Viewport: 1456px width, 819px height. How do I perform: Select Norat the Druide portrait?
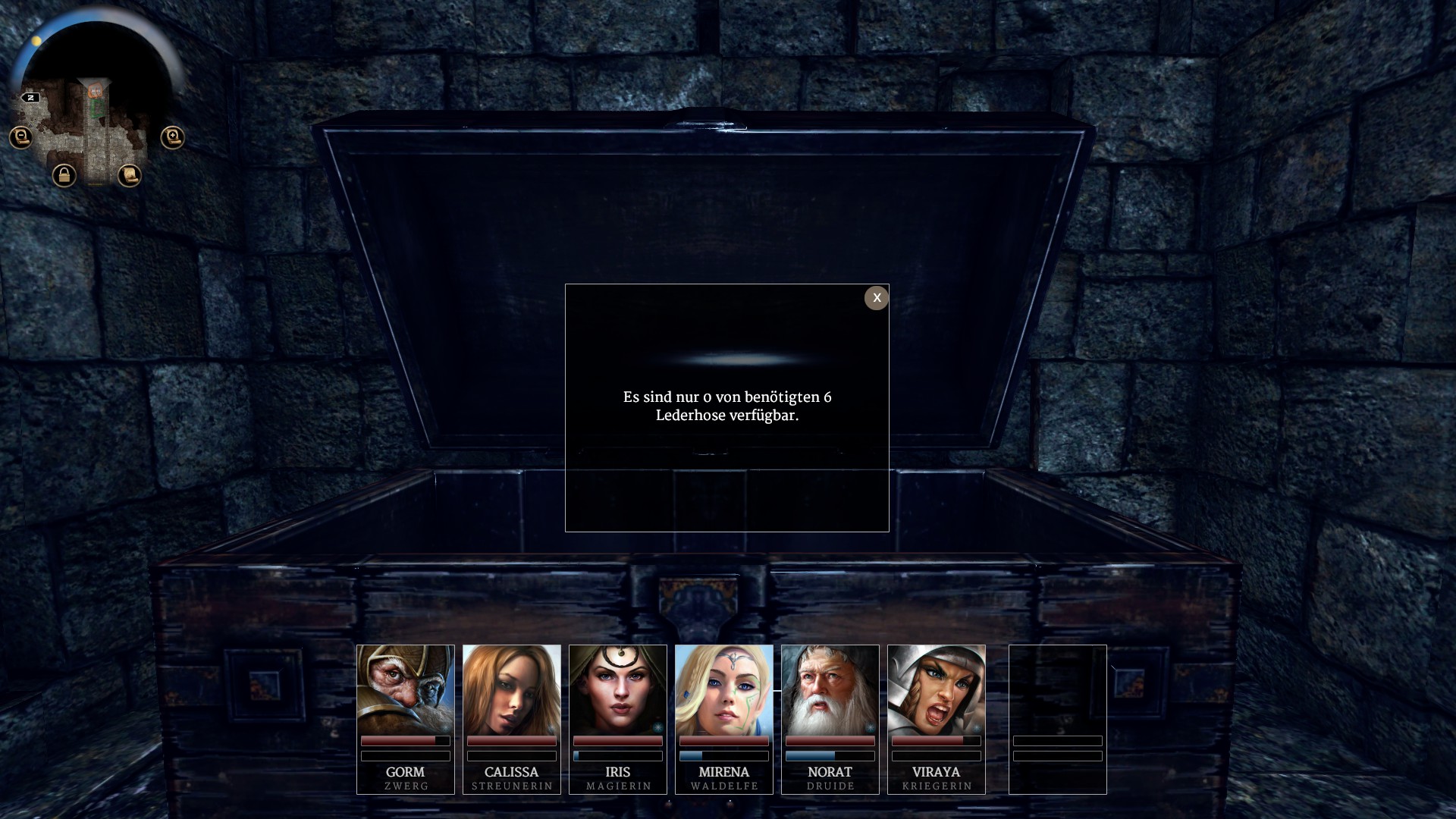830,689
